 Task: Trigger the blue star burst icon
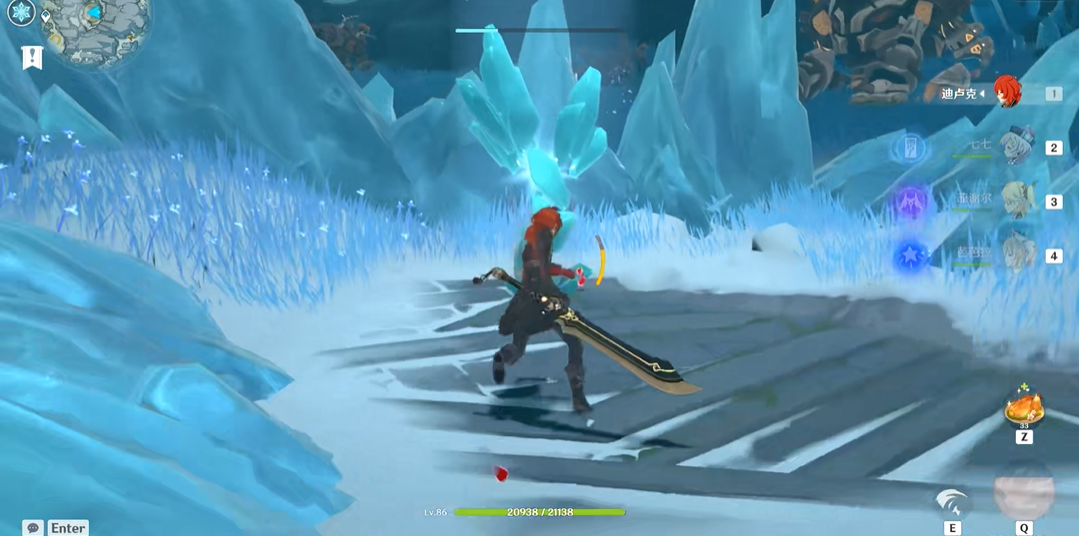tap(910, 256)
